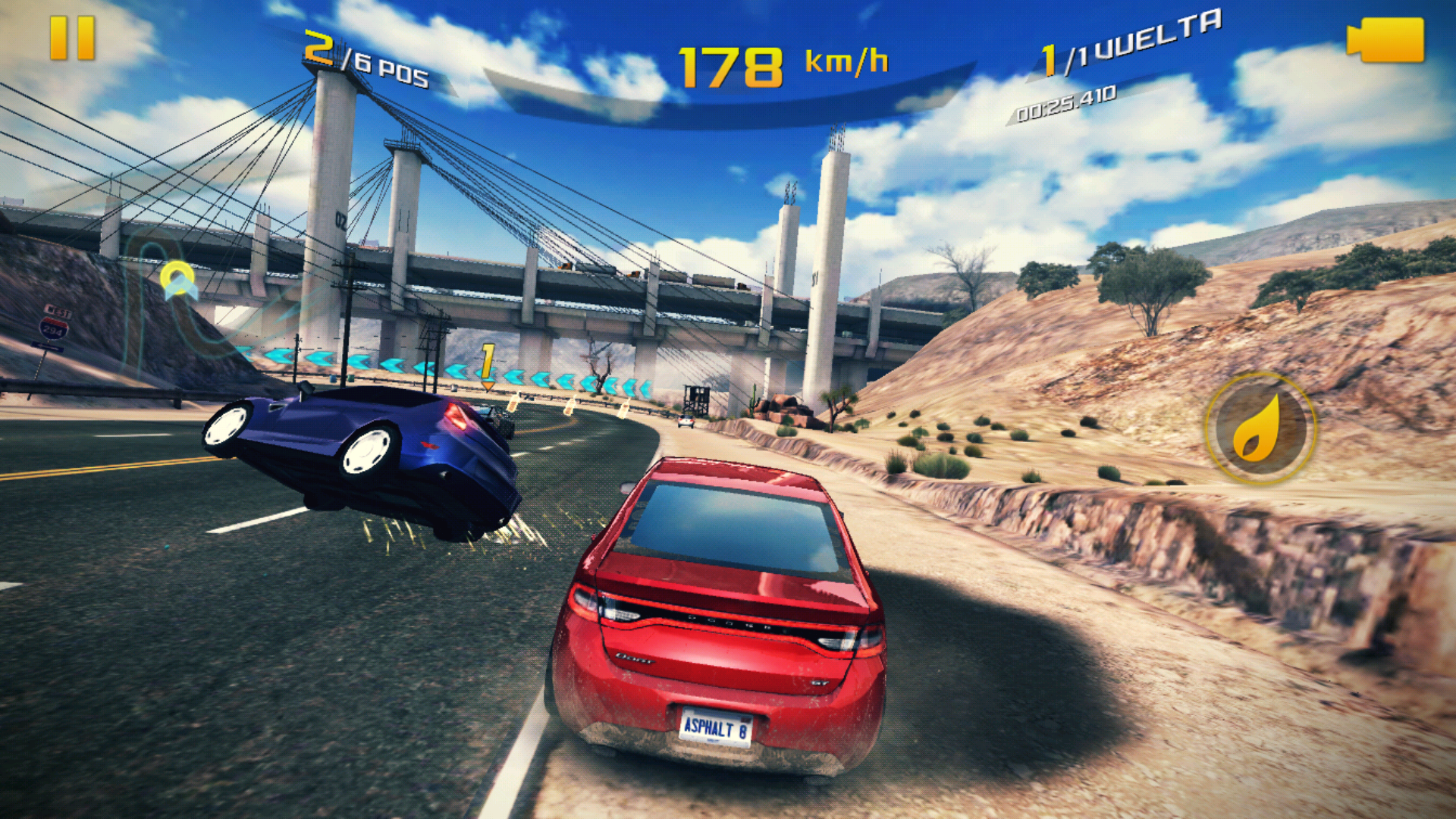Pause the race
This screenshot has height=819, width=1456.
click(72, 39)
